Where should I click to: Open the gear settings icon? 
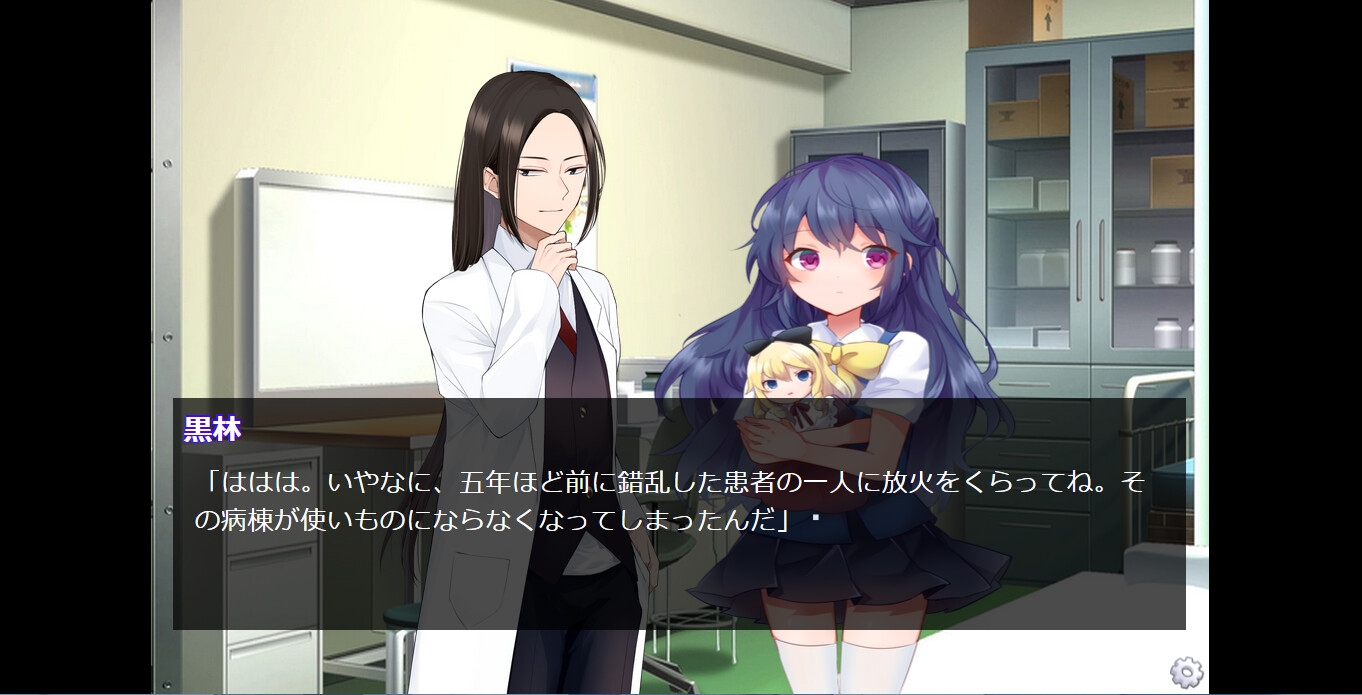tap(1186, 672)
